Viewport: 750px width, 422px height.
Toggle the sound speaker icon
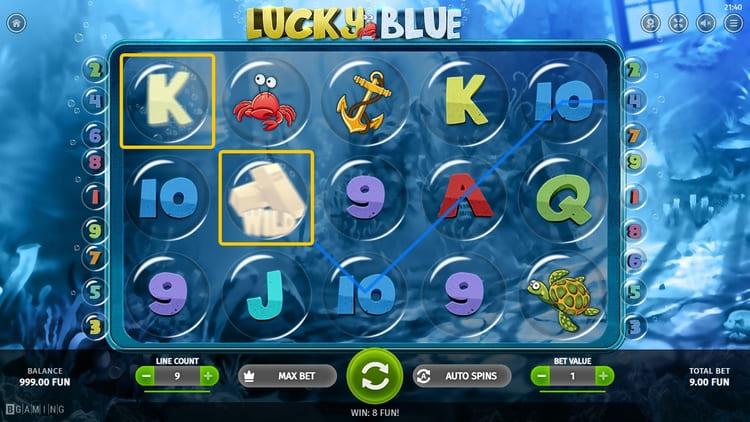coord(706,23)
